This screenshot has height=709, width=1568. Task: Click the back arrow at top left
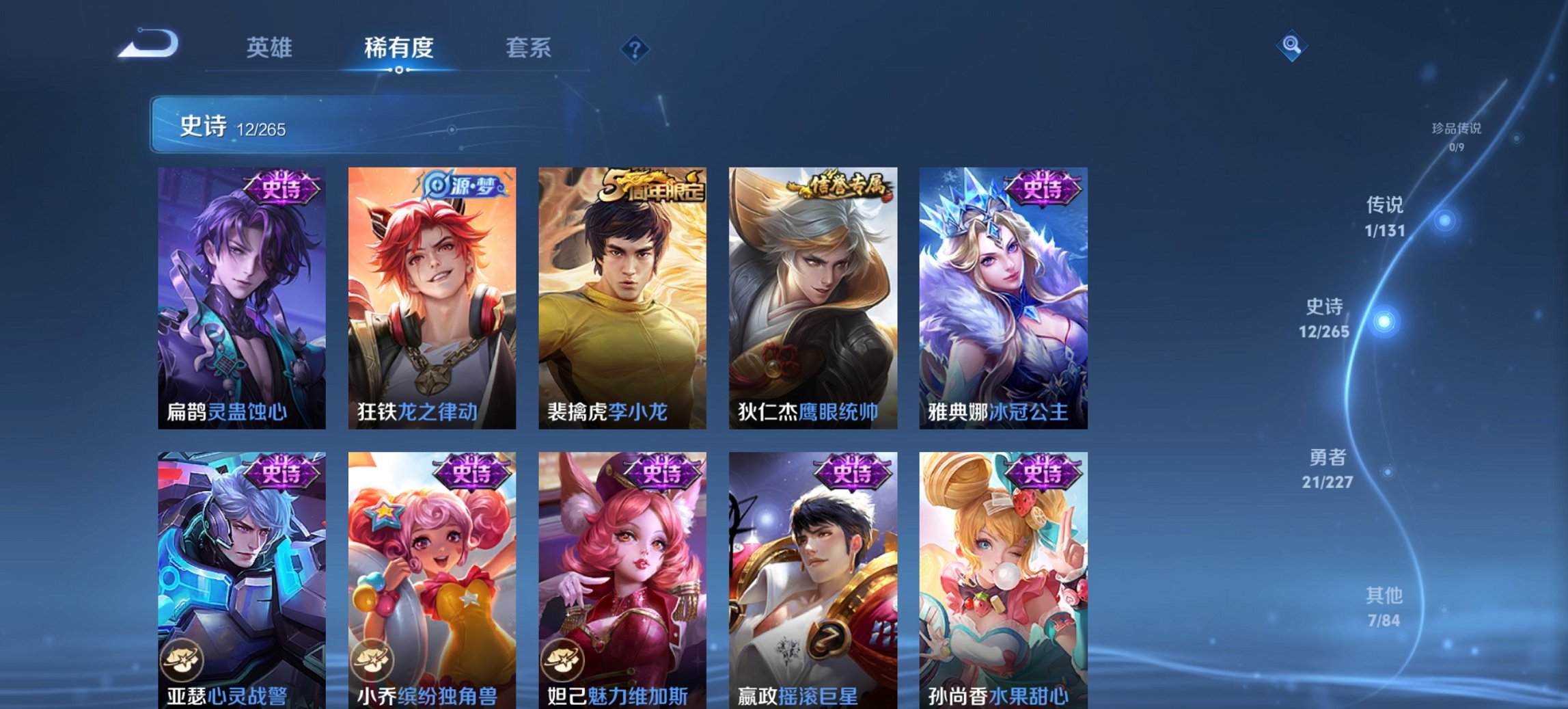(x=146, y=43)
